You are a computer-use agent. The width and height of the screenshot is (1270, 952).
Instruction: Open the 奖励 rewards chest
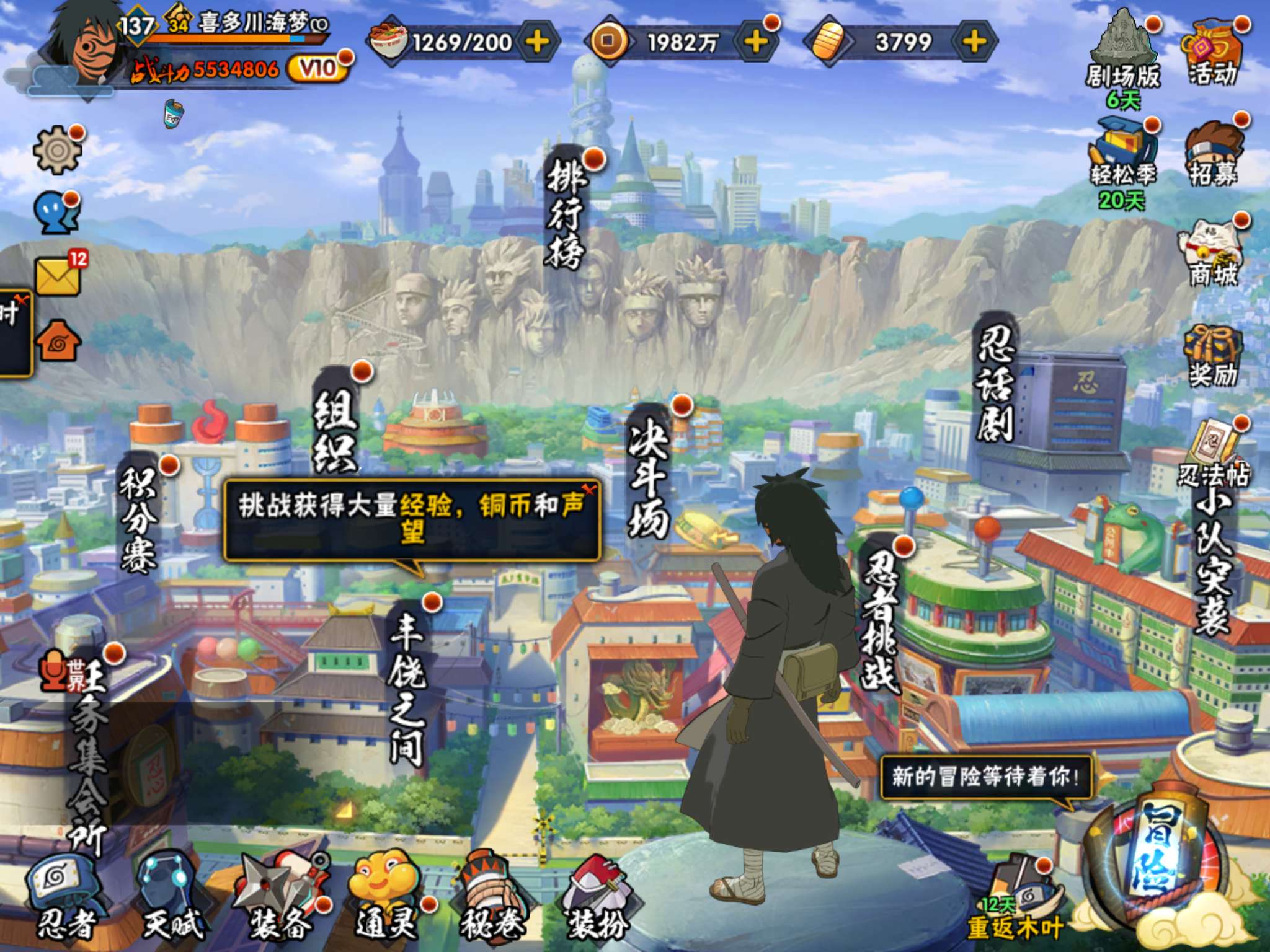(x=1213, y=357)
